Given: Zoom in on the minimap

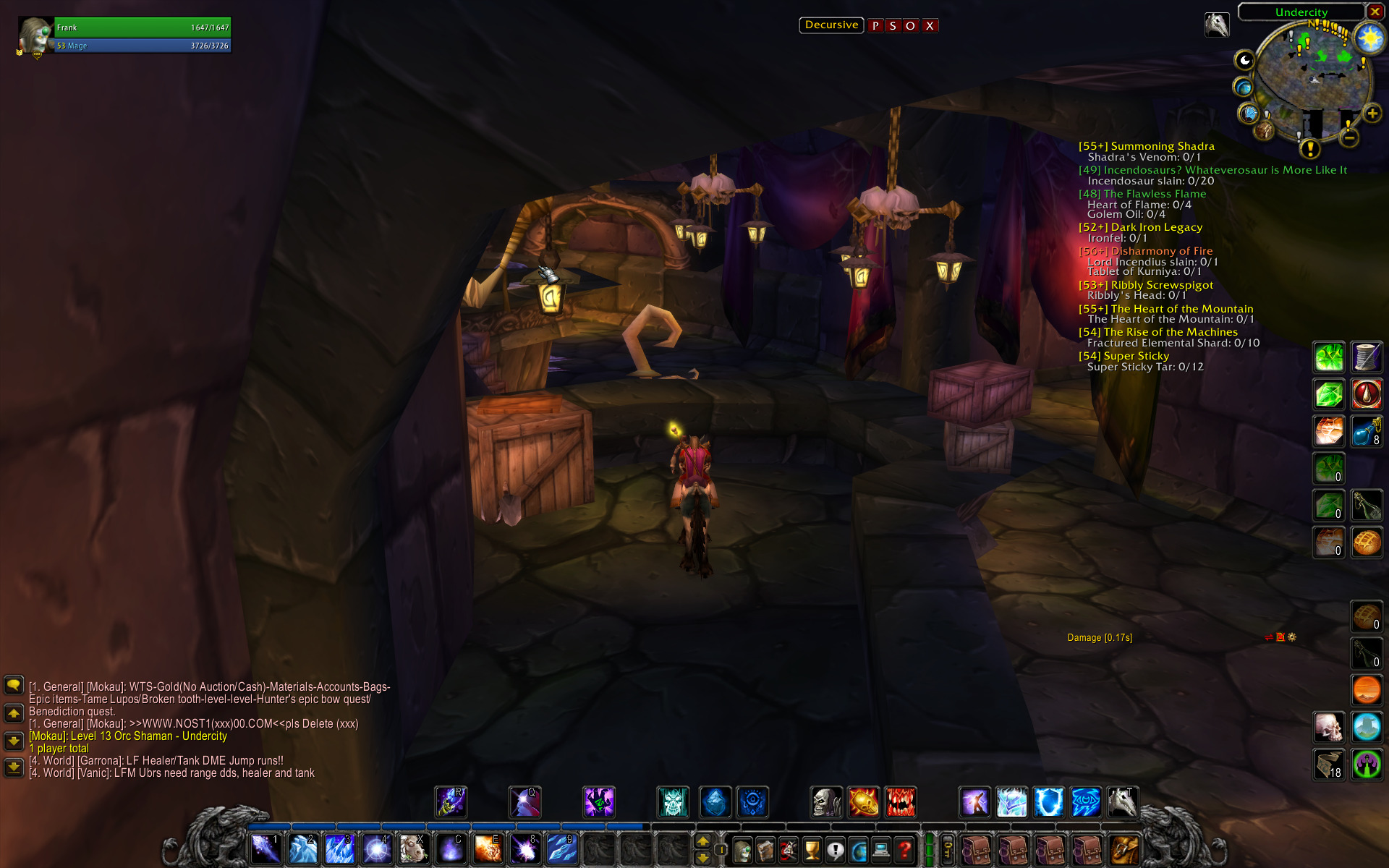Looking at the screenshot, I should click(1372, 114).
